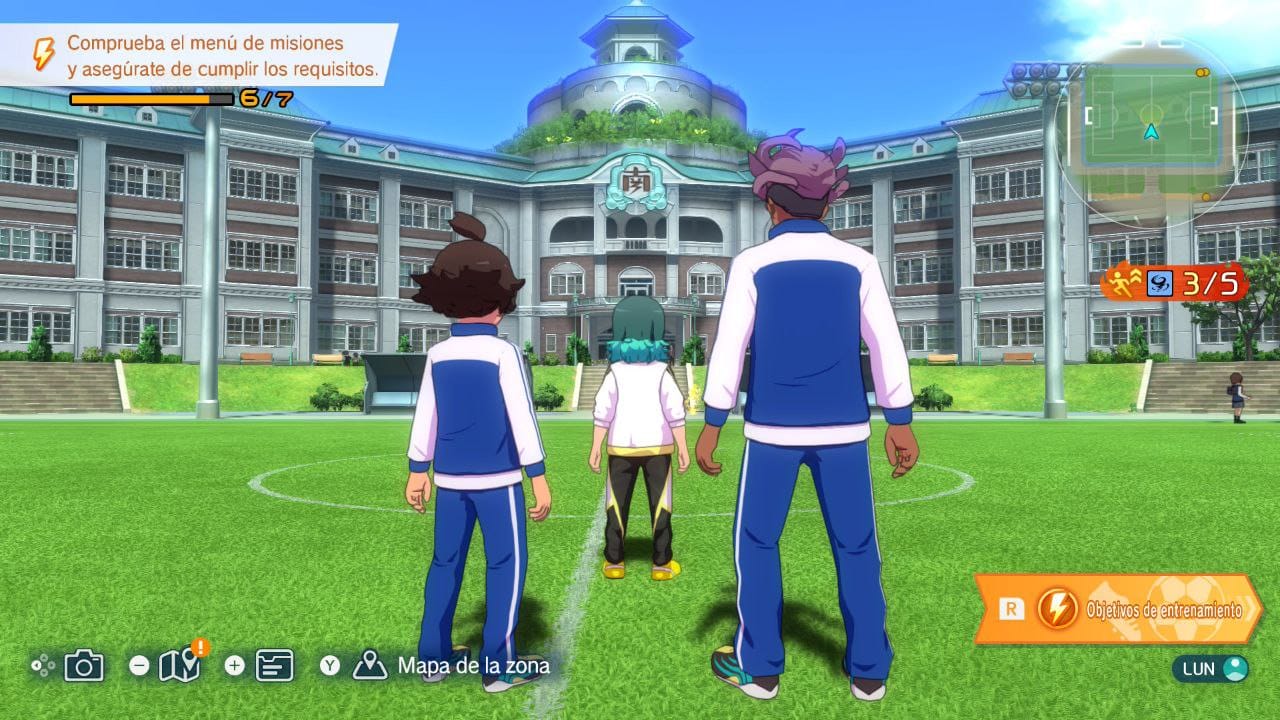Open the folded map icon with alert

click(179, 665)
